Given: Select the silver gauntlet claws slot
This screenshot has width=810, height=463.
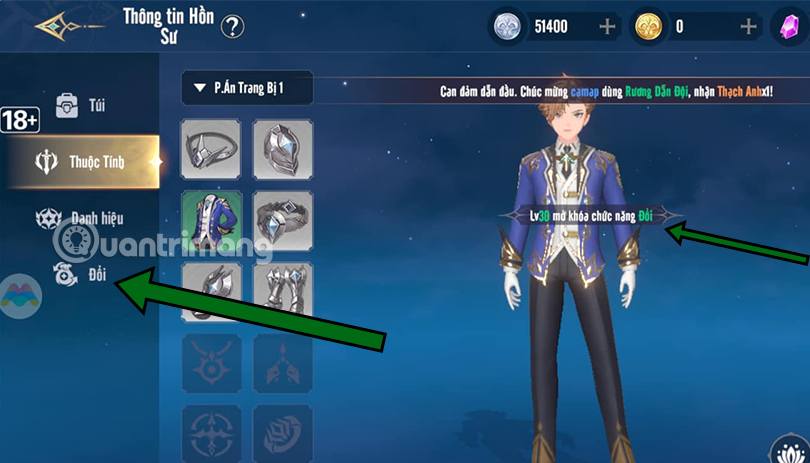Looking at the screenshot, I should coord(282,291).
